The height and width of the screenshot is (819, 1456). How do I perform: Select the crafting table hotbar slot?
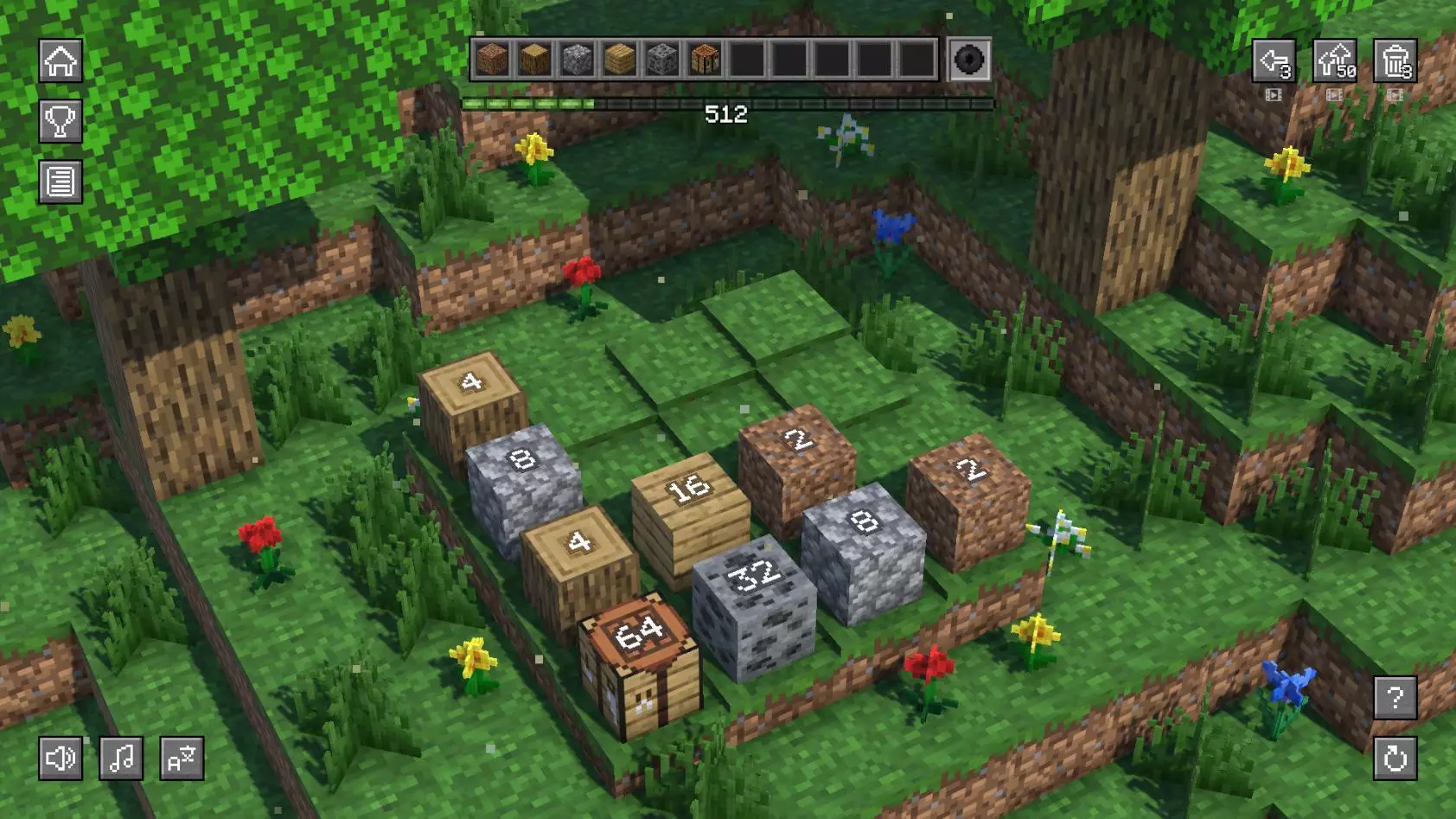tap(705, 61)
